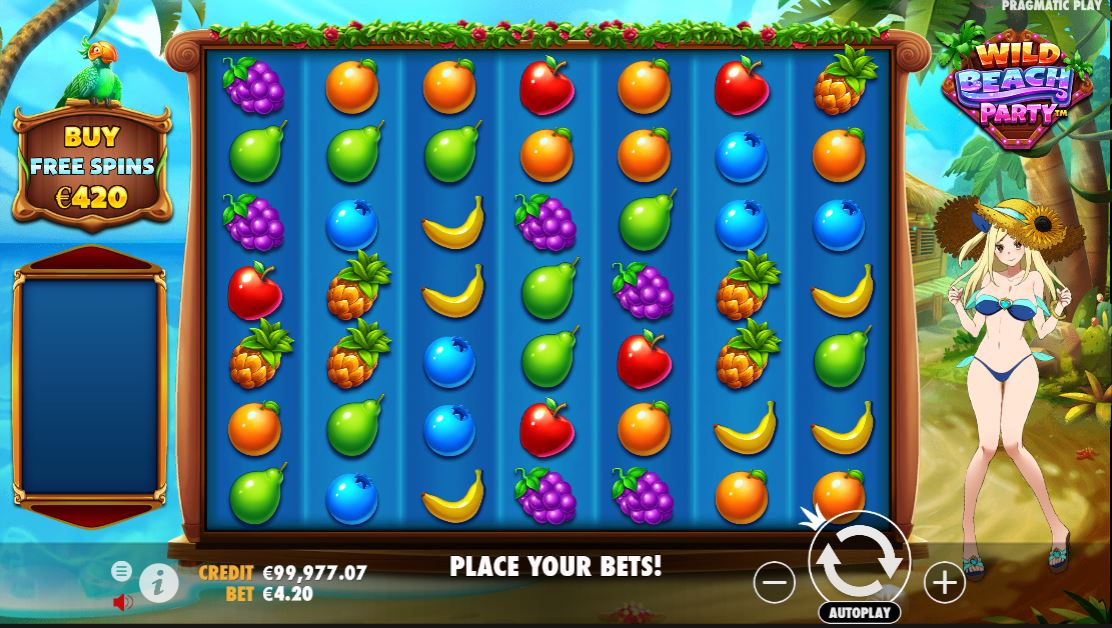
Task: Increase the bet with the plus button
Action: tap(944, 582)
